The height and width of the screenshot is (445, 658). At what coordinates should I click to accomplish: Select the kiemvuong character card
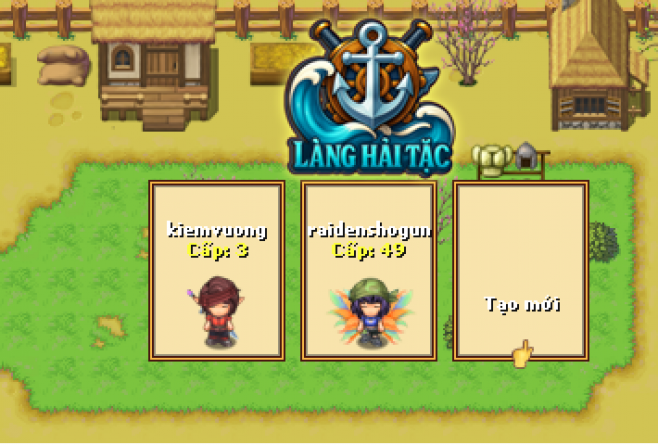coord(217,271)
